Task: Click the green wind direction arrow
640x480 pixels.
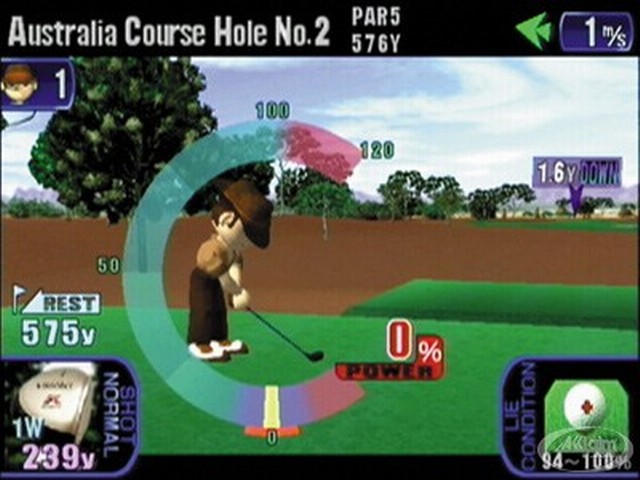Action: (534, 31)
